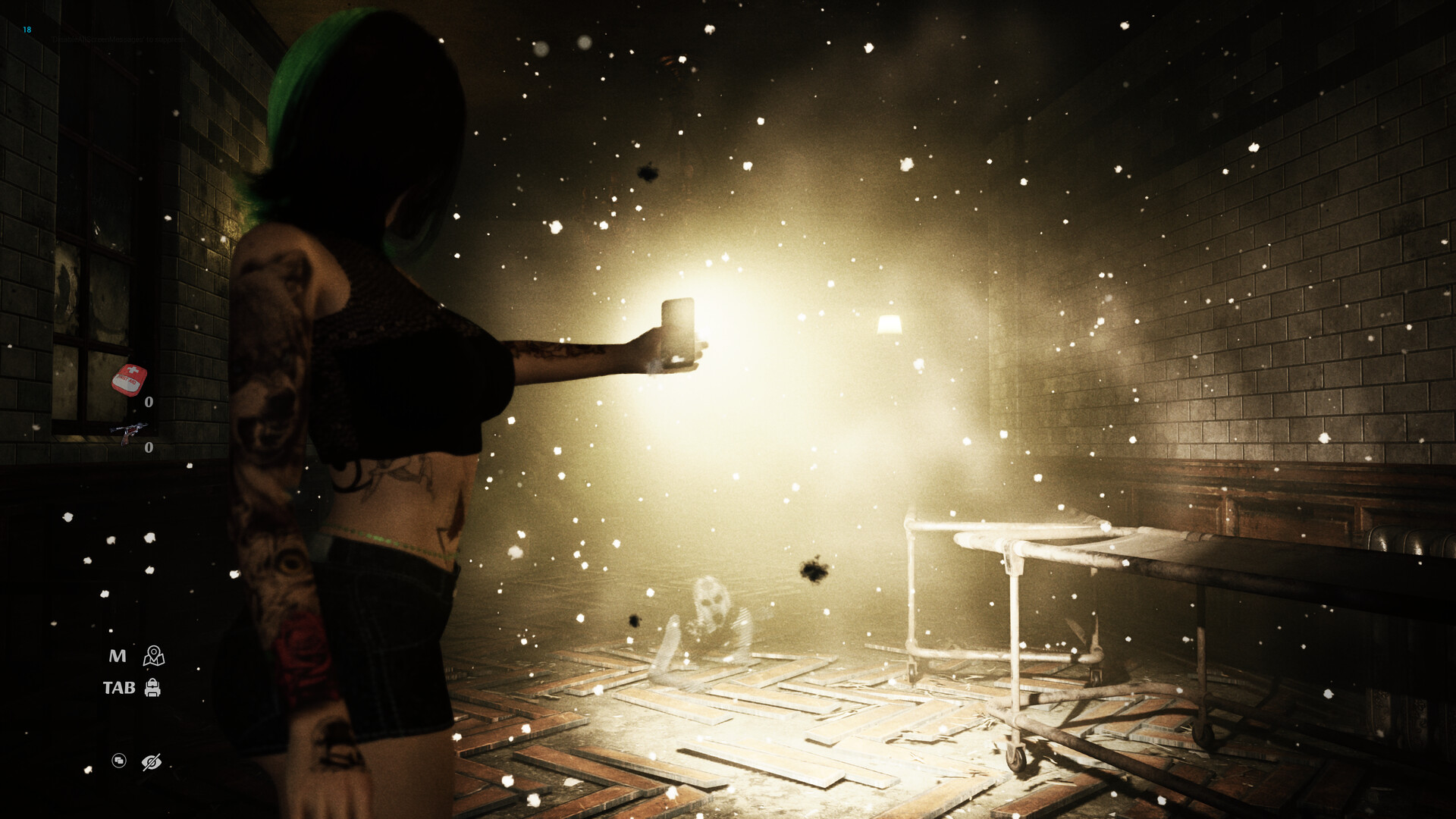The image size is (1456, 819).
Task: Select the first aid kit icon
Action: [128, 380]
